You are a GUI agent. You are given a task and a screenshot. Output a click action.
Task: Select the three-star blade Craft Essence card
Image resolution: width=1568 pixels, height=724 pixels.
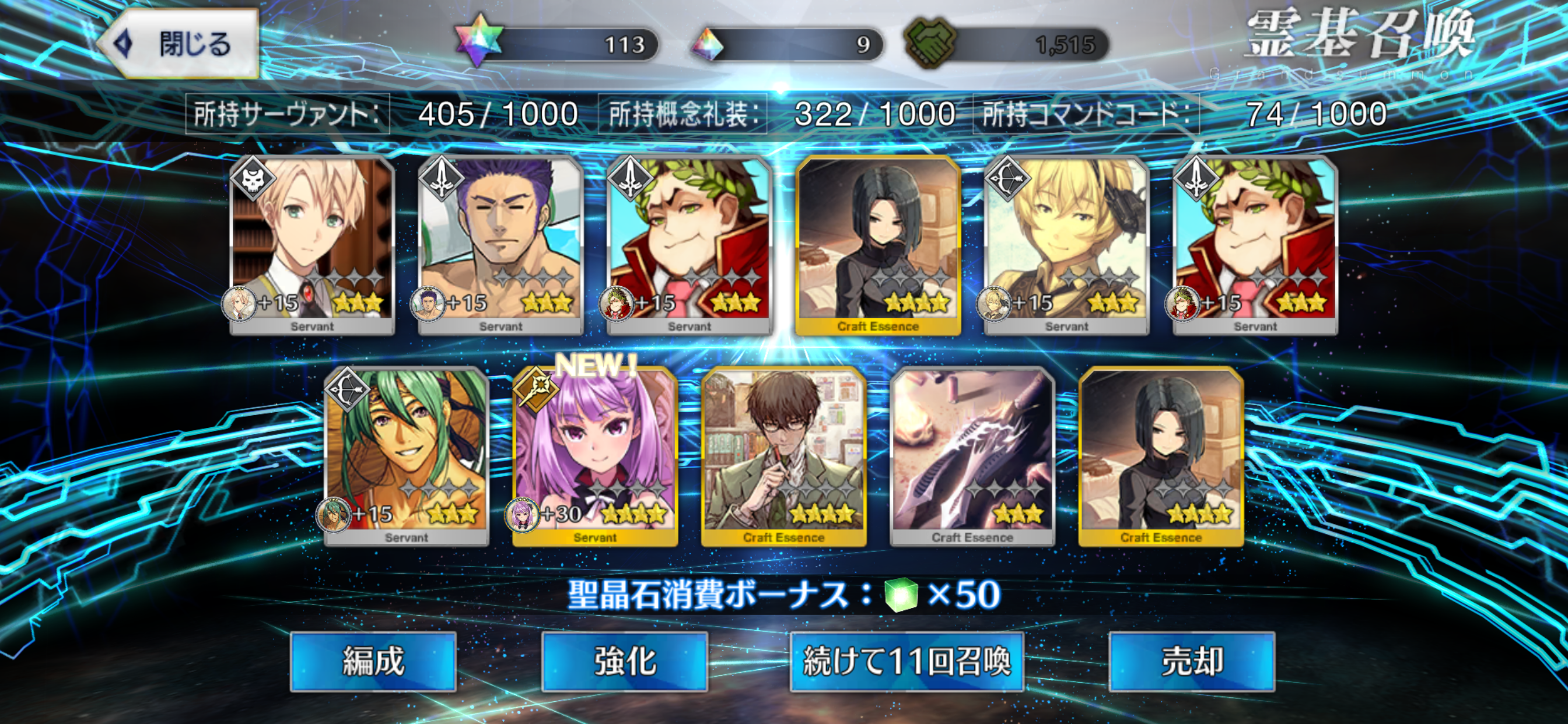[972, 456]
